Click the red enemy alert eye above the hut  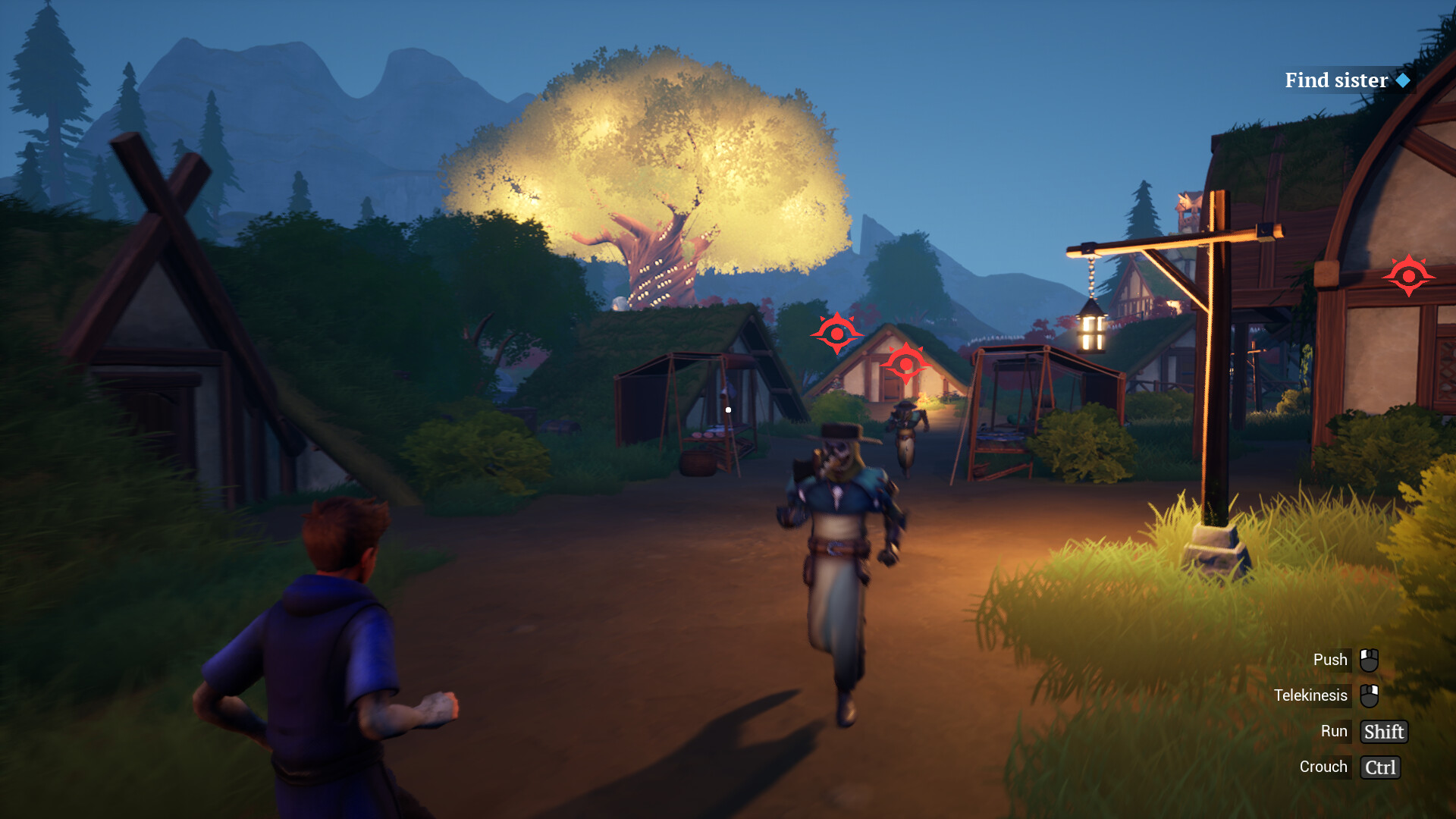[x=837, y=334]
